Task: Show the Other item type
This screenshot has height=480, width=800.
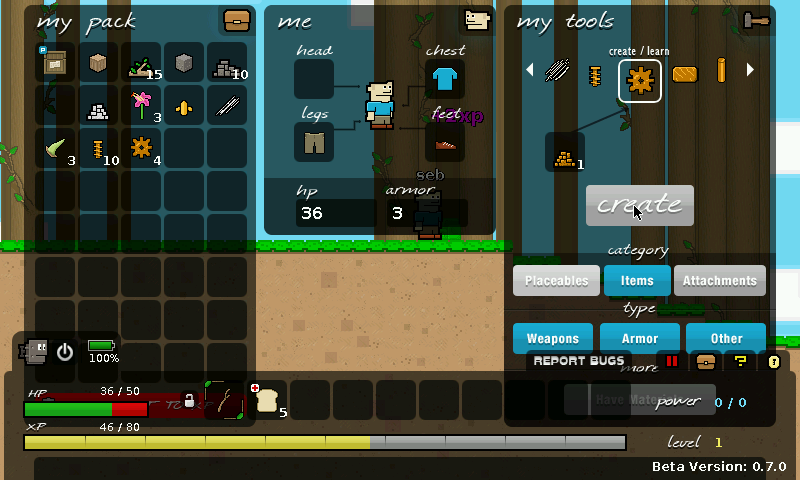Action: 727,338
